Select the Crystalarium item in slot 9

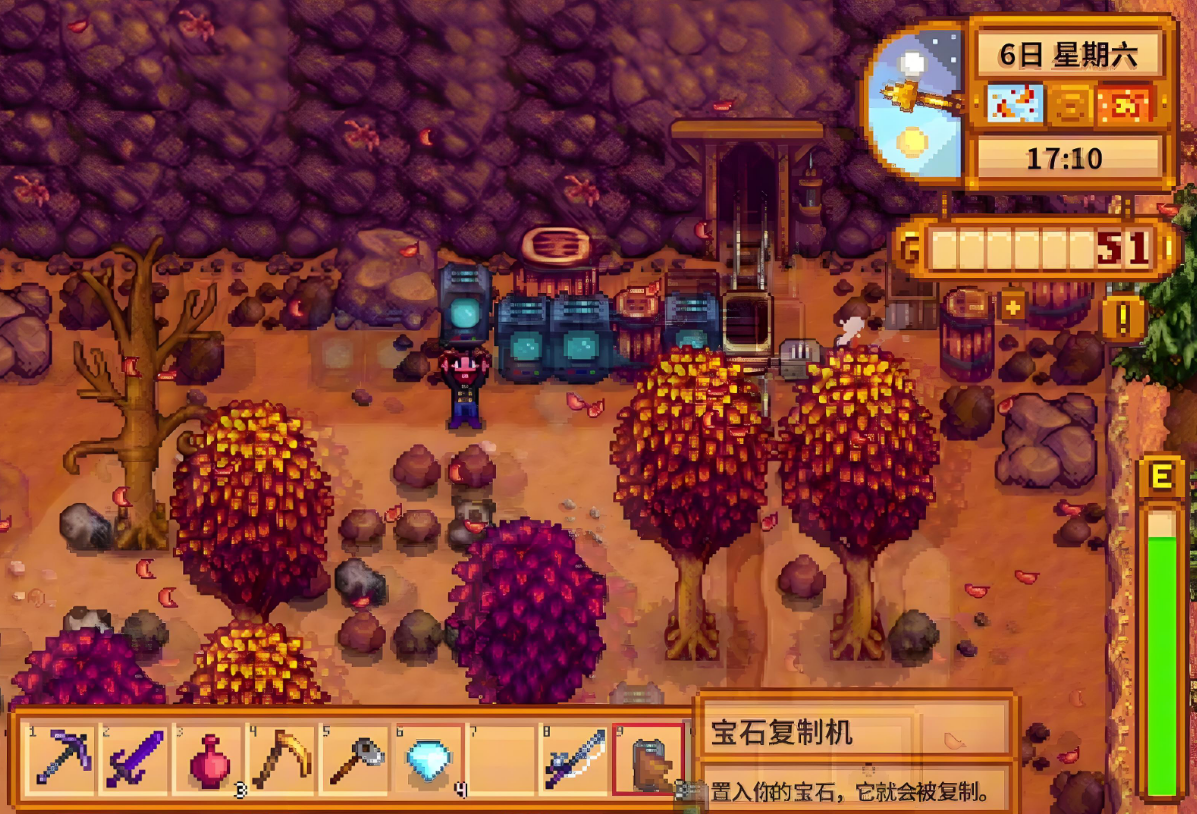(x=648, y=759)
